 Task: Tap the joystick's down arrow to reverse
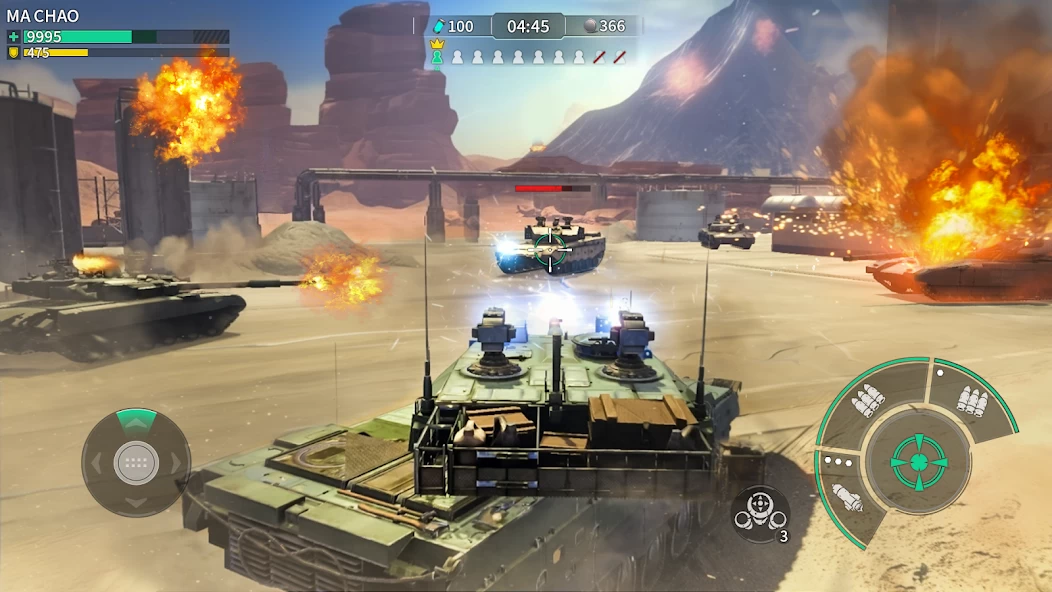pyautogui.click(x=136, y=502)
